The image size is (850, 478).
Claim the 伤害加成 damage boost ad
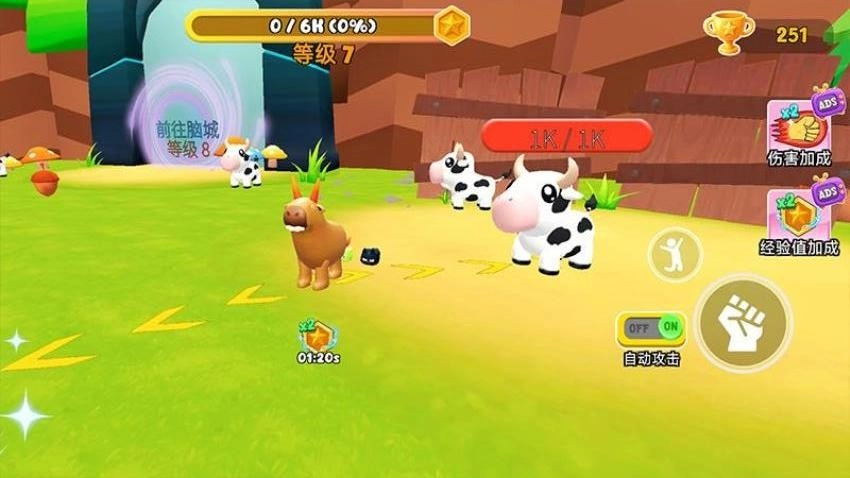point(800,126)
